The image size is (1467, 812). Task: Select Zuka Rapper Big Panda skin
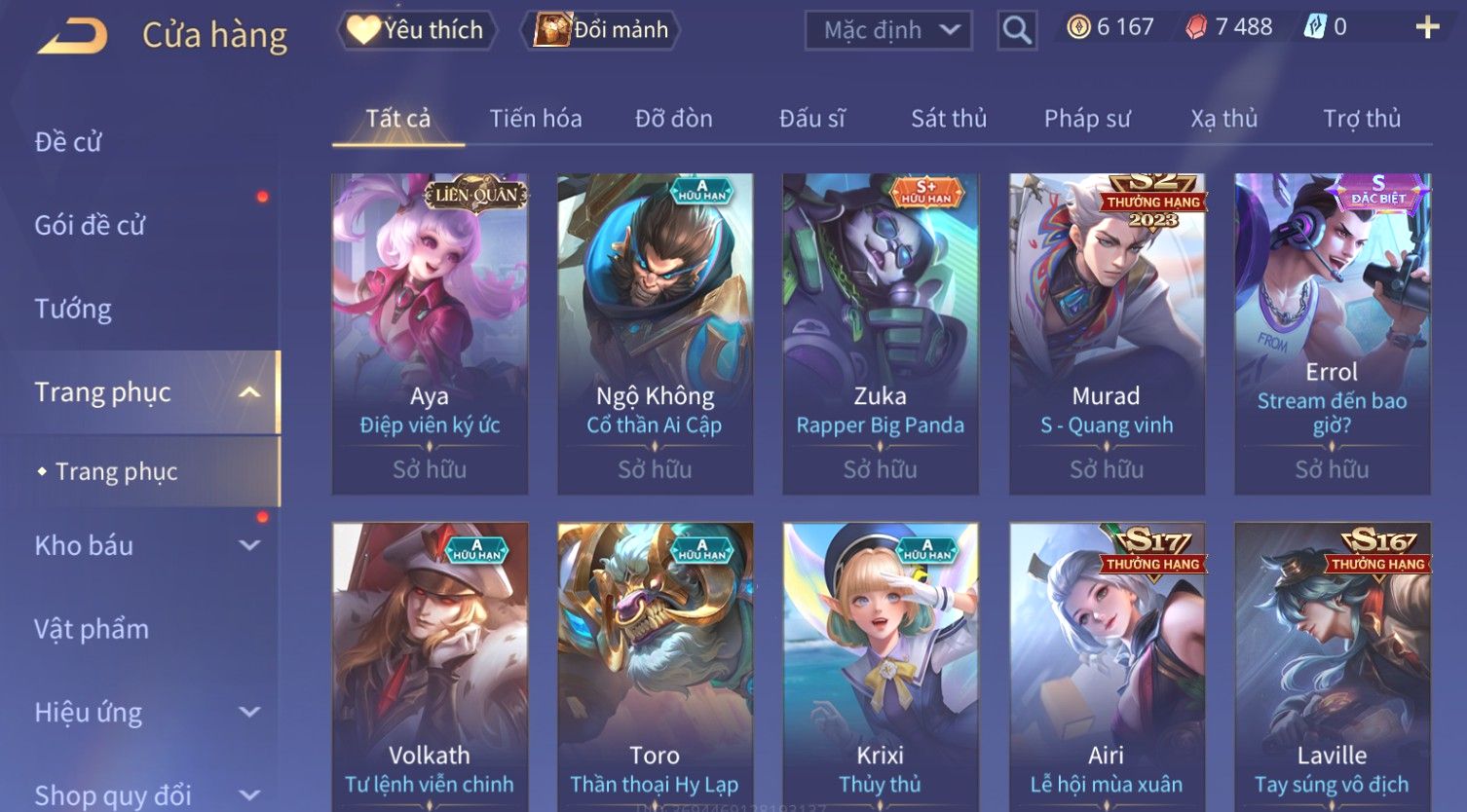[x=880, y=333]
